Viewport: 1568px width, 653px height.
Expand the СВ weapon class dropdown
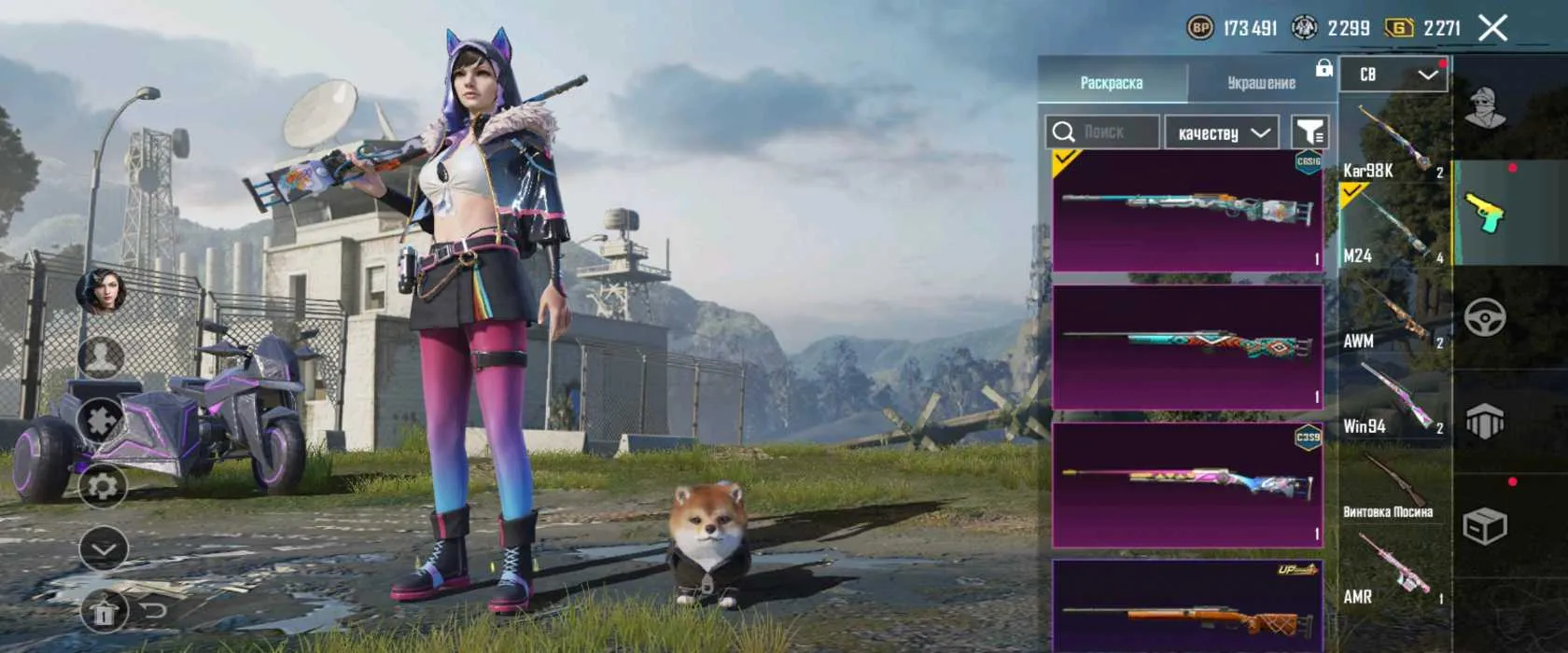click(1393, 75)
